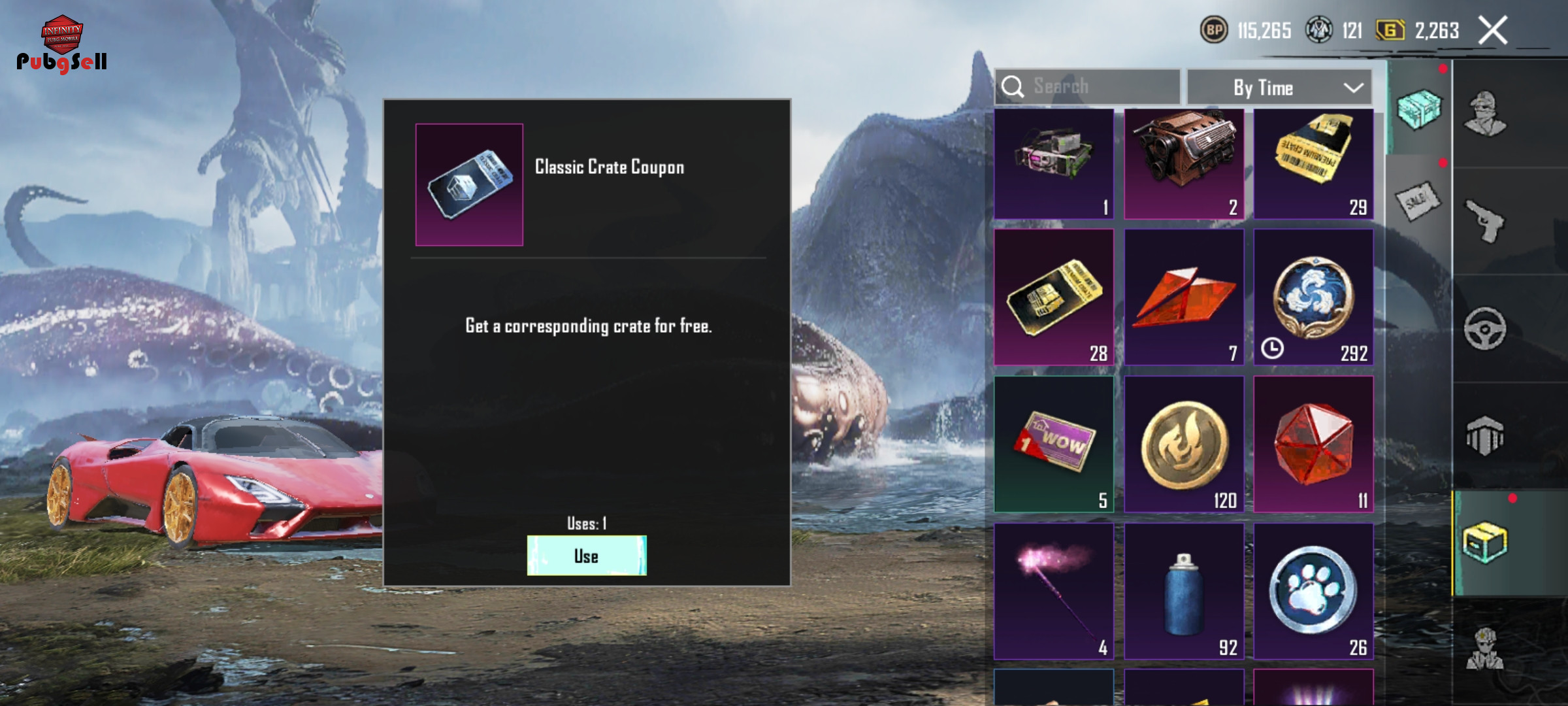Select the blue spray can item
The image size is (1568, 706).
(1184, 592)
